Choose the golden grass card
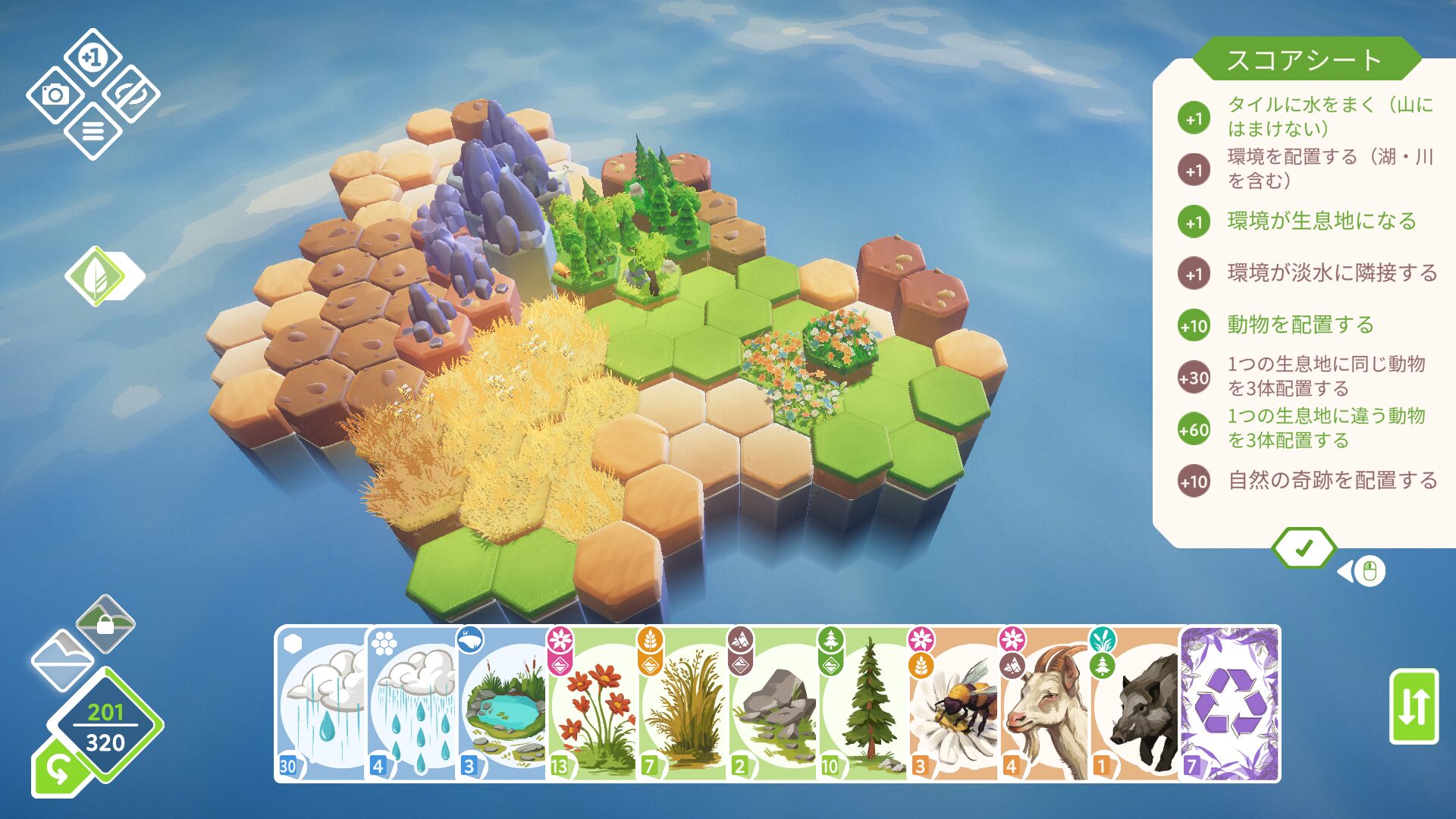 [x=685, y=704]
